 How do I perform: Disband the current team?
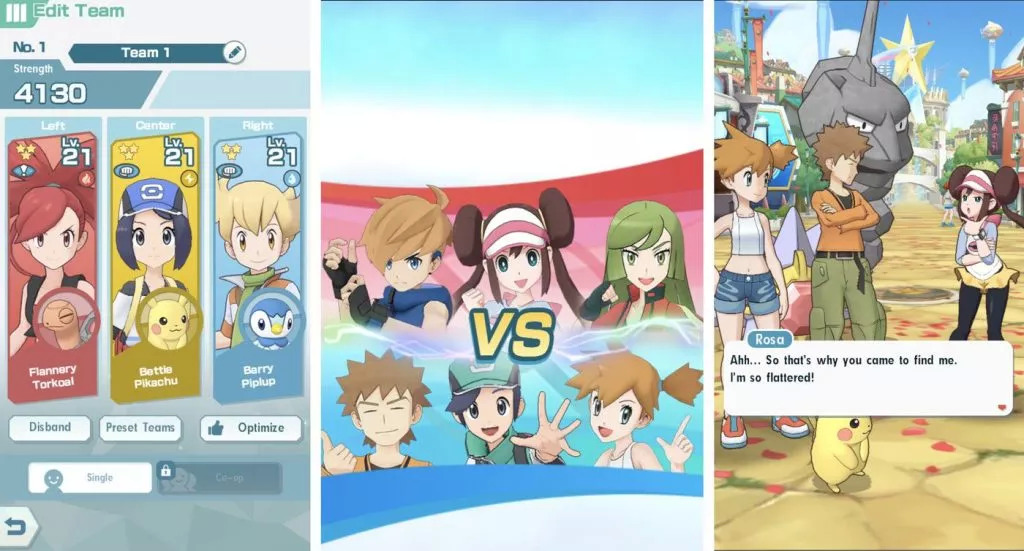pyautogui.click(x=50, y=428)
